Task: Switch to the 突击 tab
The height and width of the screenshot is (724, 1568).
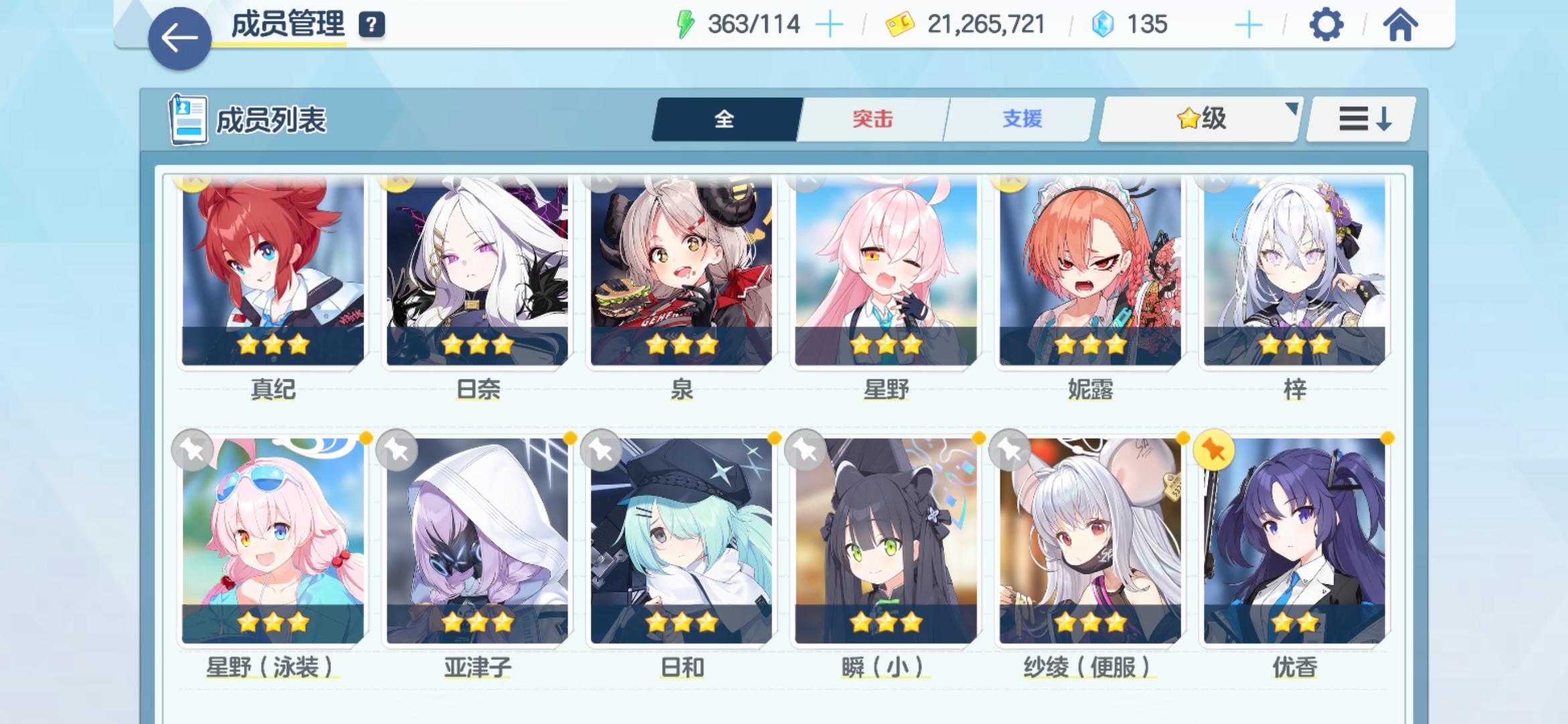Action: (875, 117)
